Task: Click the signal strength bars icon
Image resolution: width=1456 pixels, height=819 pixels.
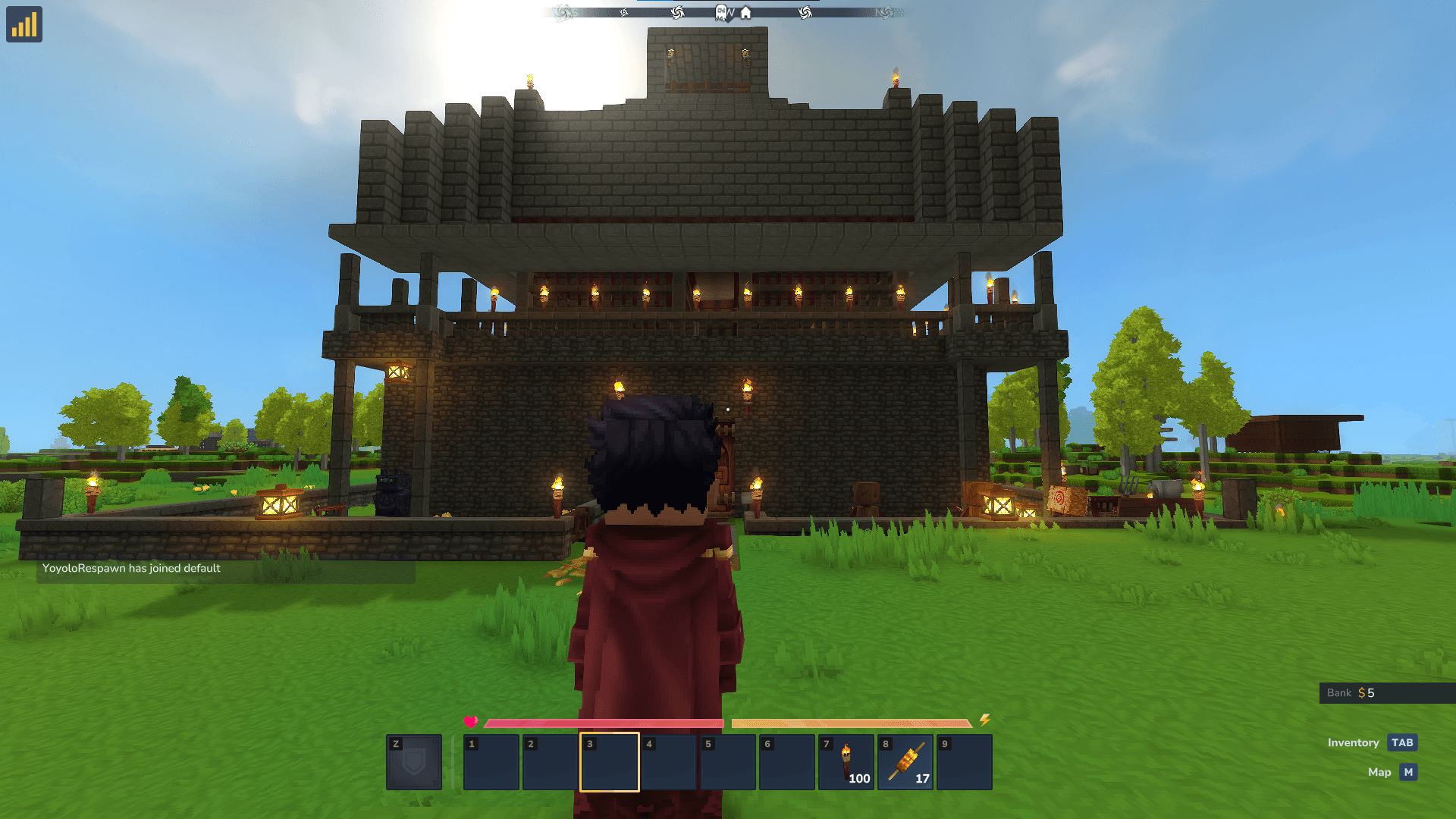Action: [x=24, y=24]
